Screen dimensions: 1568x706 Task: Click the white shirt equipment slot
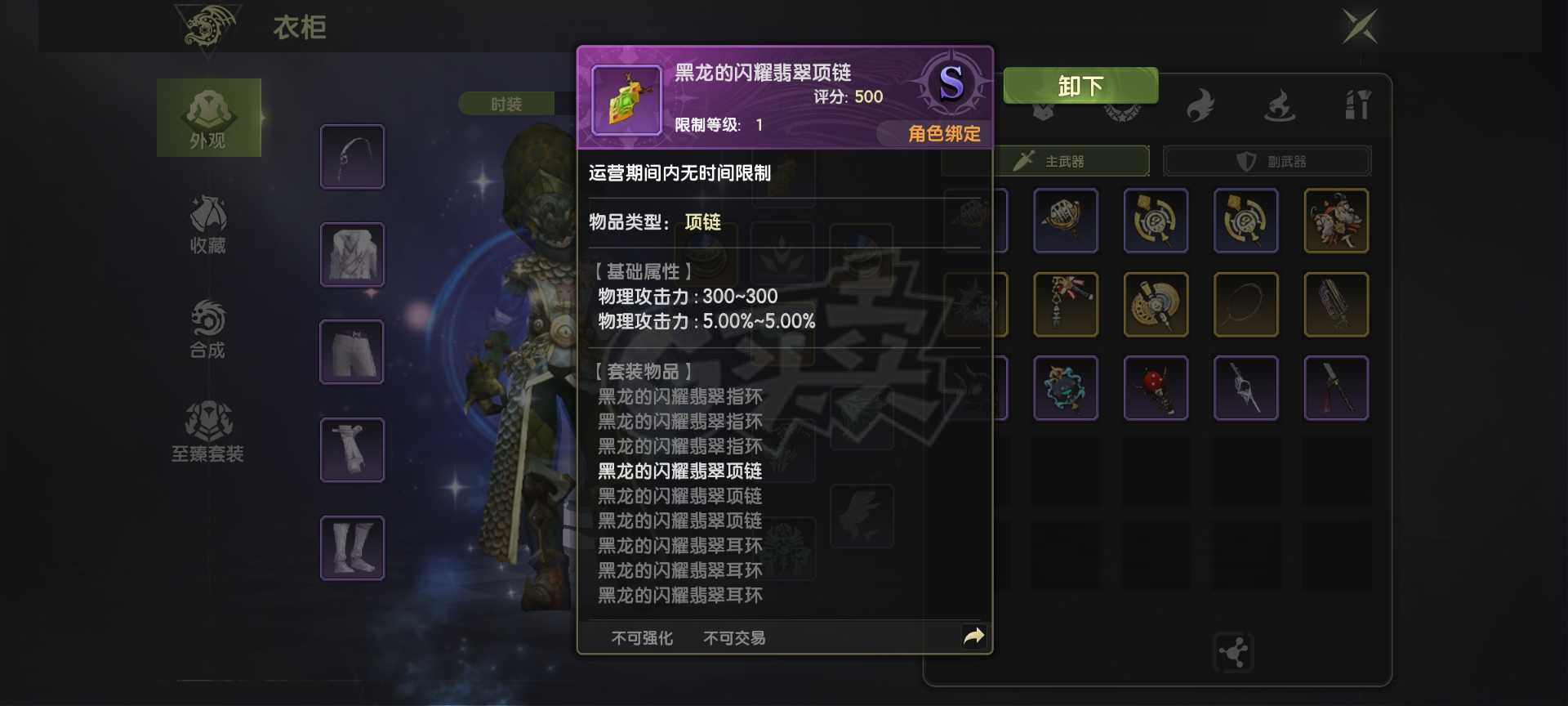click(353, 254)
